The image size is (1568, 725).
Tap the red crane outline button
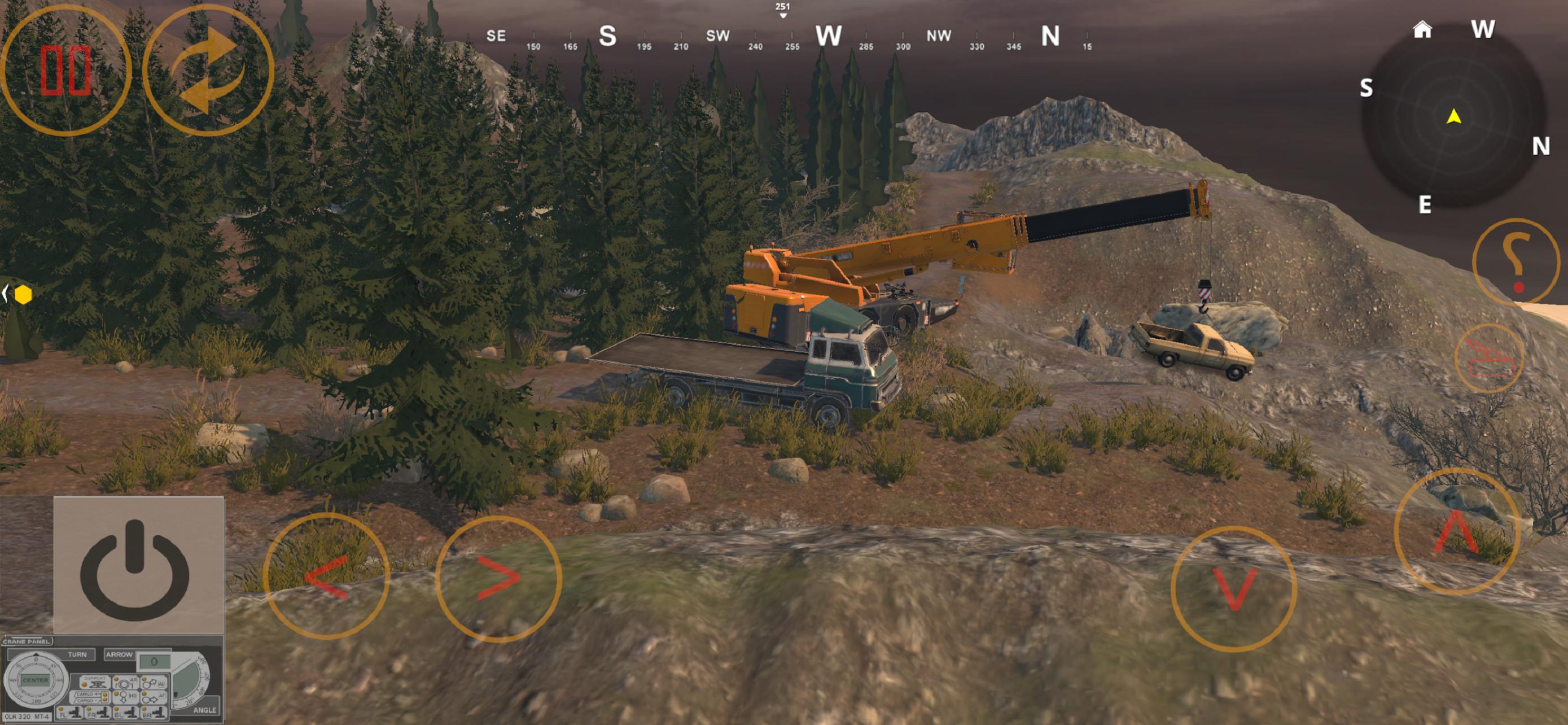click(1489, 359)
